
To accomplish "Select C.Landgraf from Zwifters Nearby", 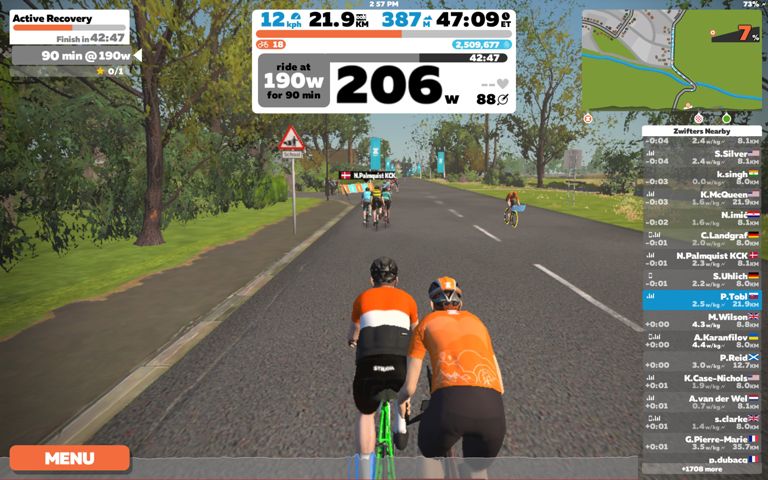I will (701, 239).
